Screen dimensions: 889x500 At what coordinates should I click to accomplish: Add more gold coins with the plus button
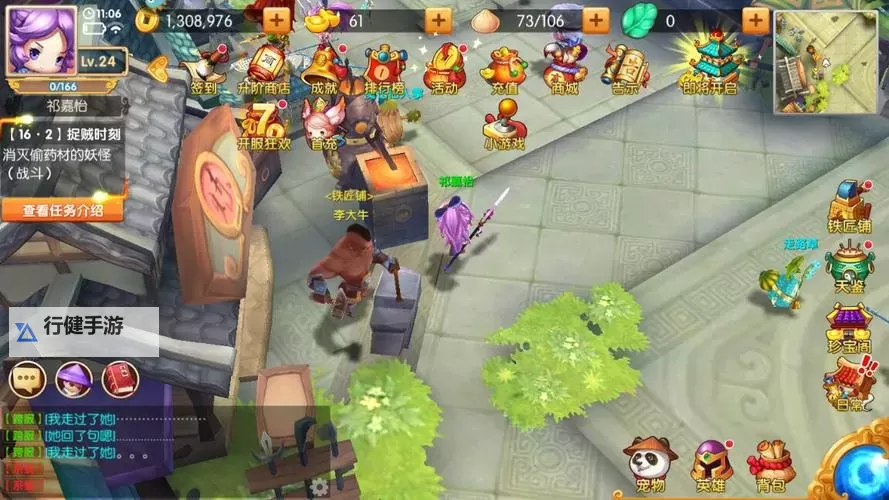click(x=277, y=20)
